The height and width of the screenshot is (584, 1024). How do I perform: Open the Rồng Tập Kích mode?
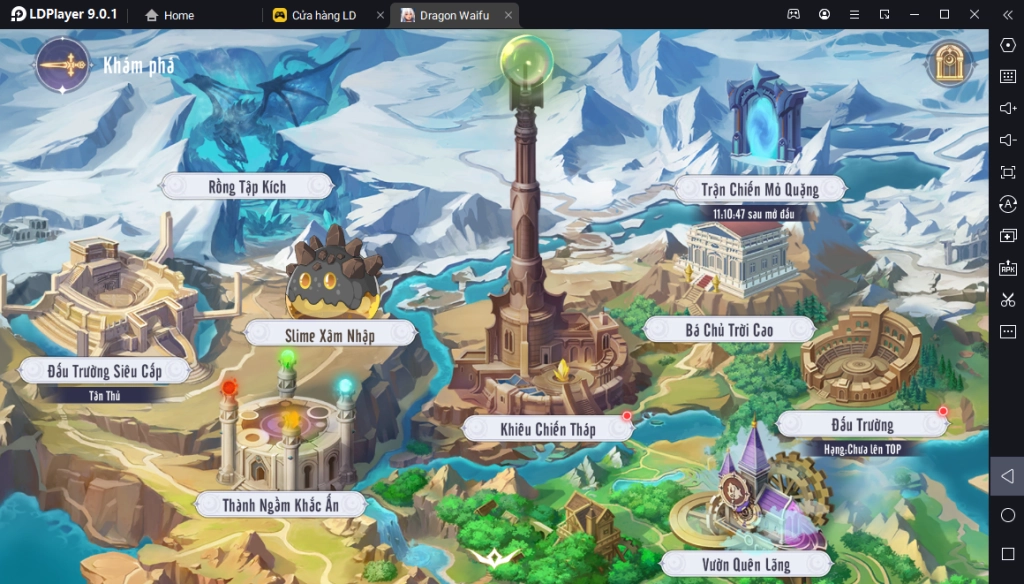click(247, 186)
